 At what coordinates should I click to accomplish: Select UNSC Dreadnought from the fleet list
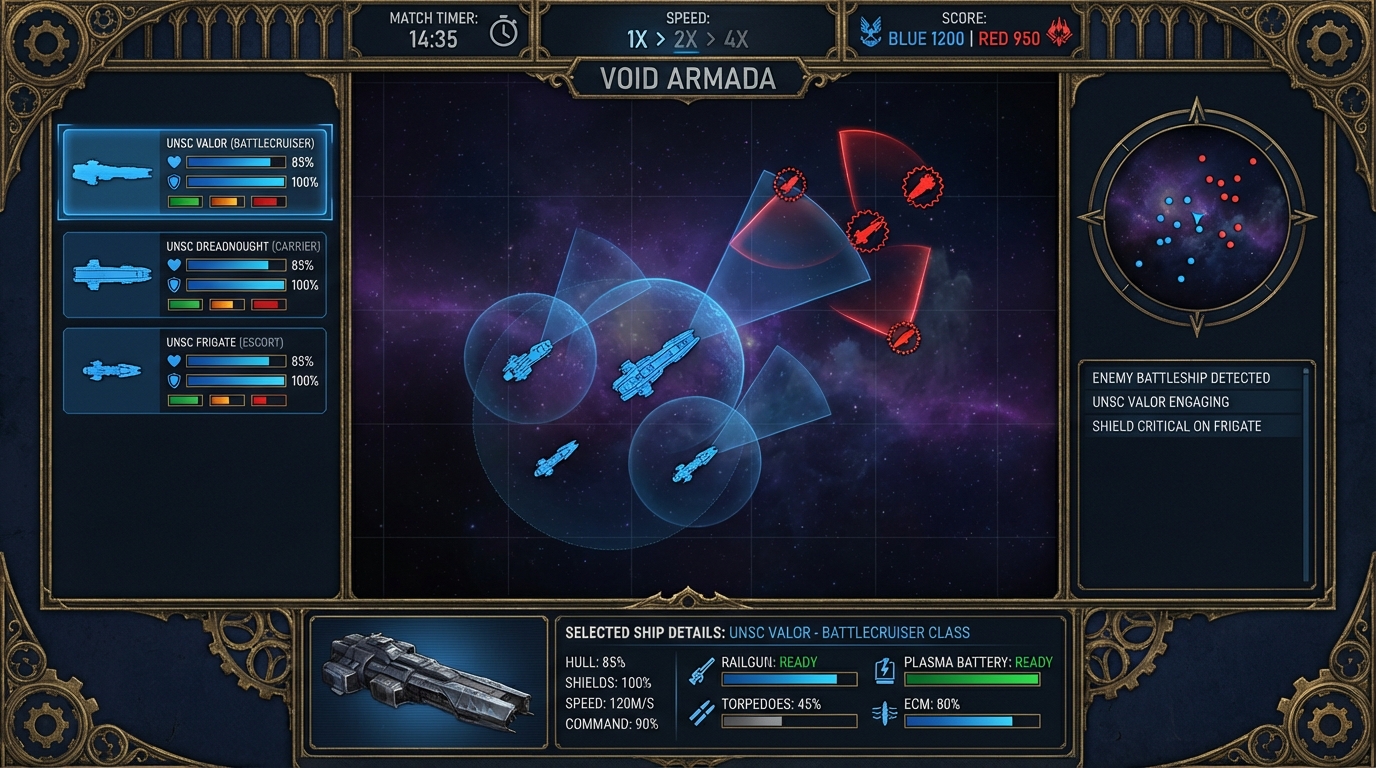[x=193, y=273]
